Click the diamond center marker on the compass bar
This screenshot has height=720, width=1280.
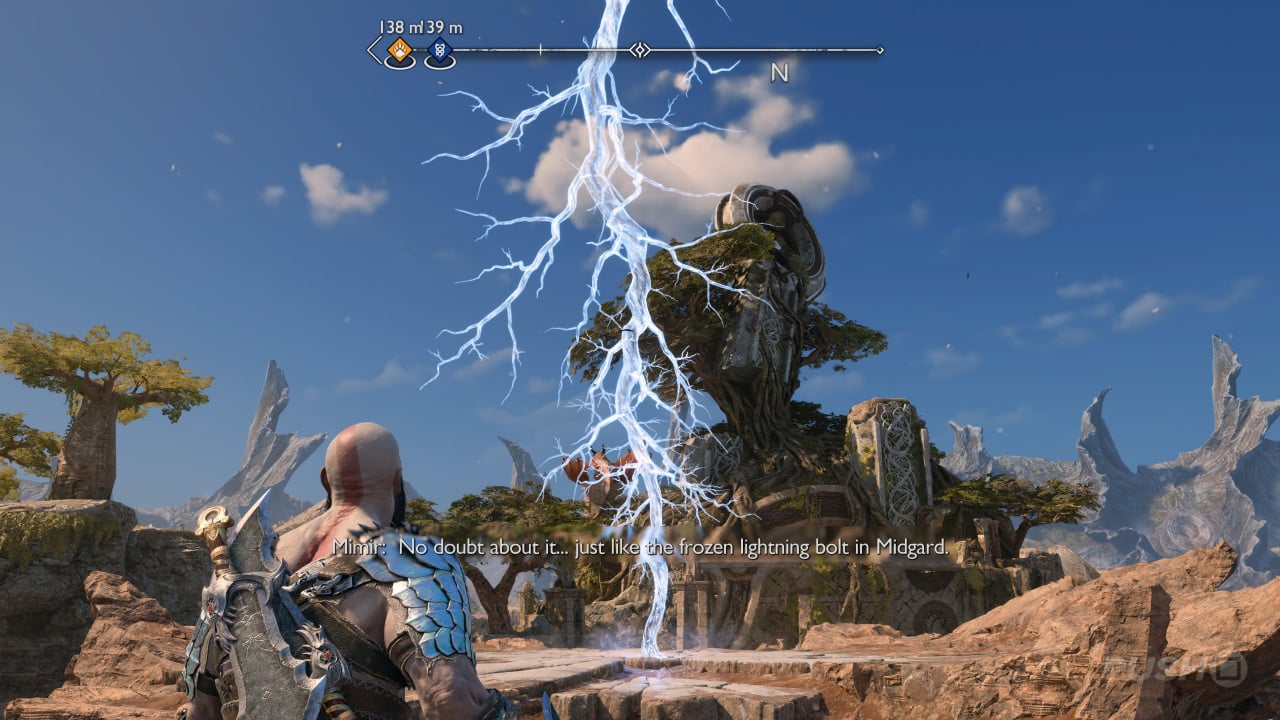[x=640, y=49]
